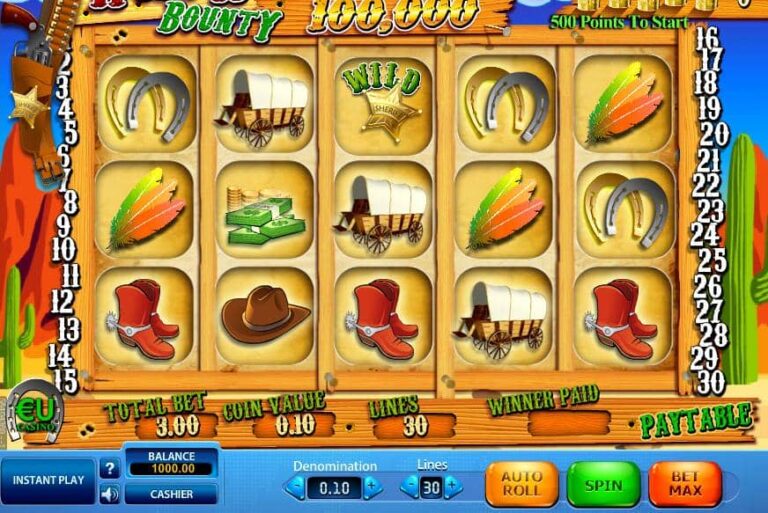Open the Cashier
Image resolution: width=768 pixels, height=513 pixels.
pos(171,493)
